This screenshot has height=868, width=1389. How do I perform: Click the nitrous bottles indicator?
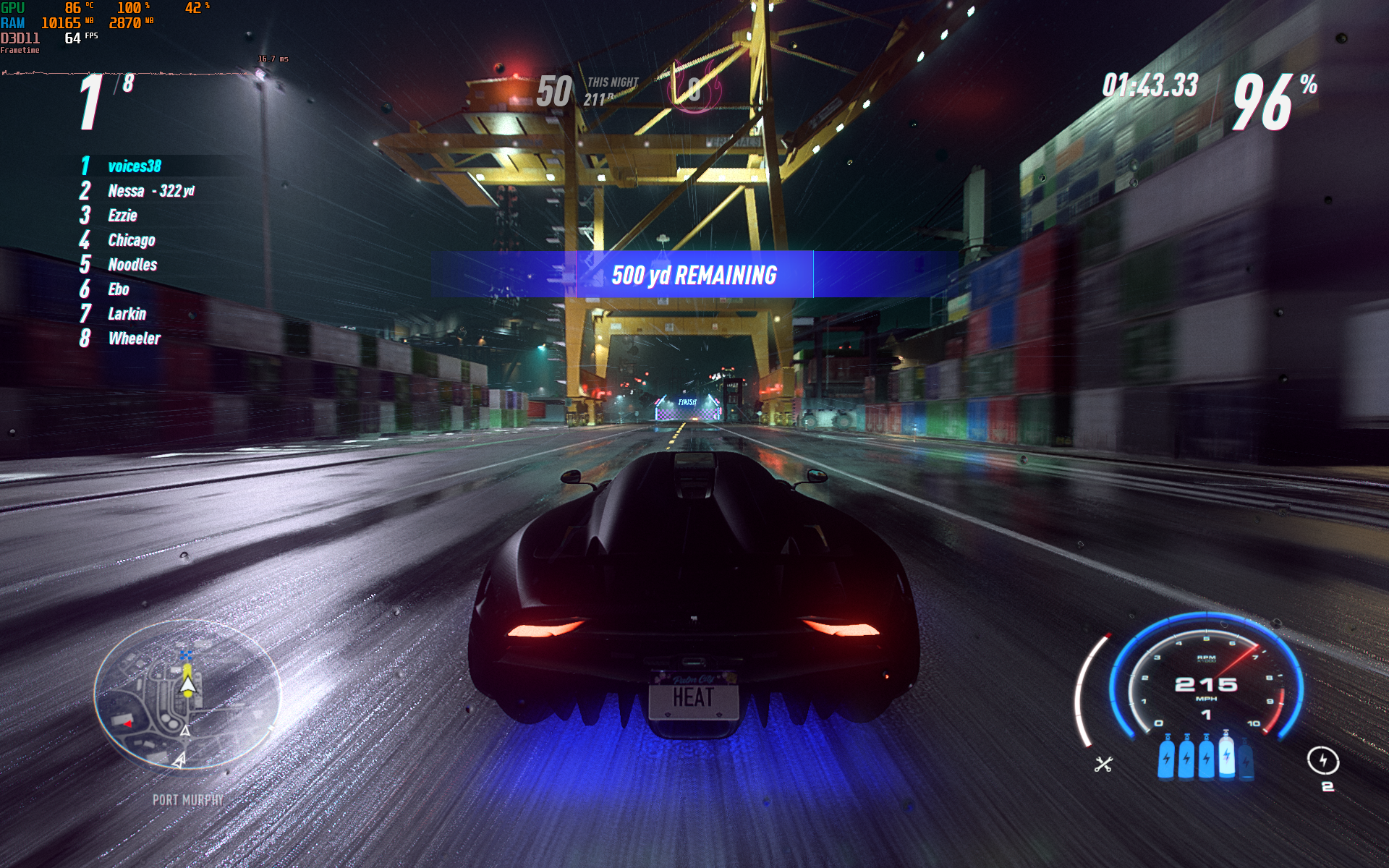[x=1206, y=757]
